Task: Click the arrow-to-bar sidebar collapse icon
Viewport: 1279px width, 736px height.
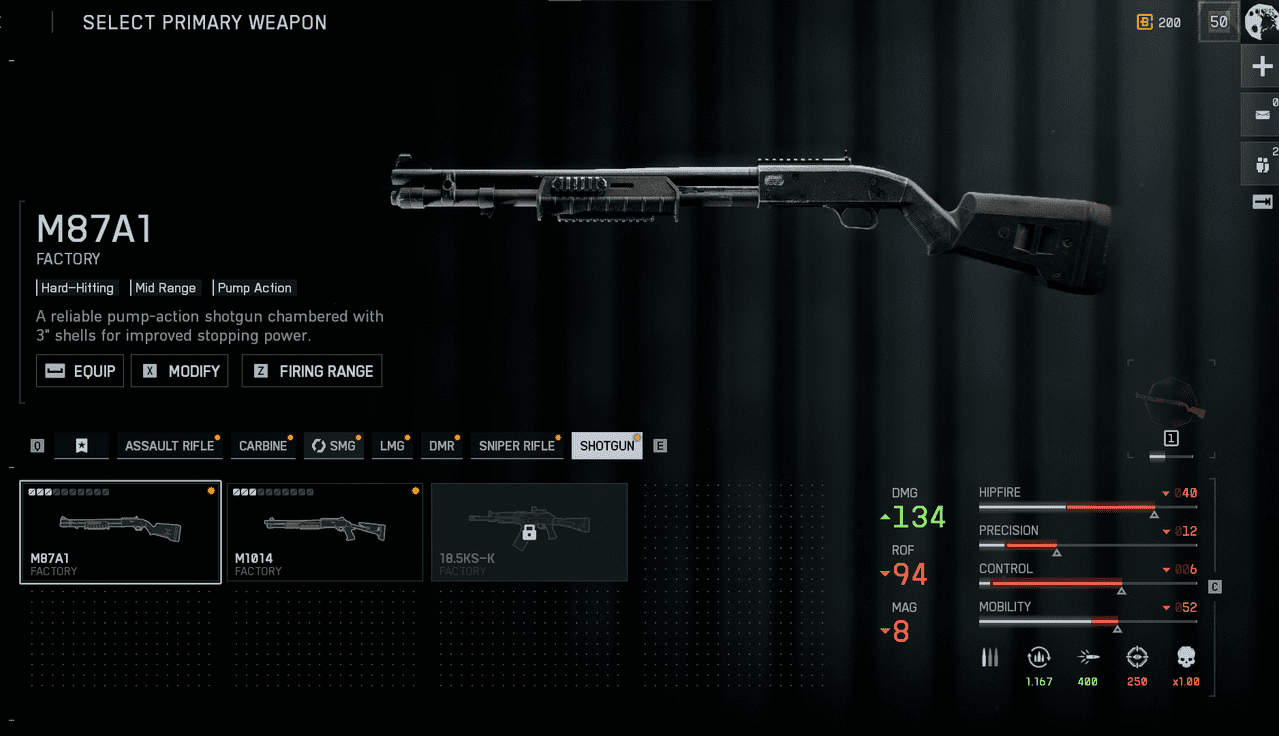Action: 1261,202
